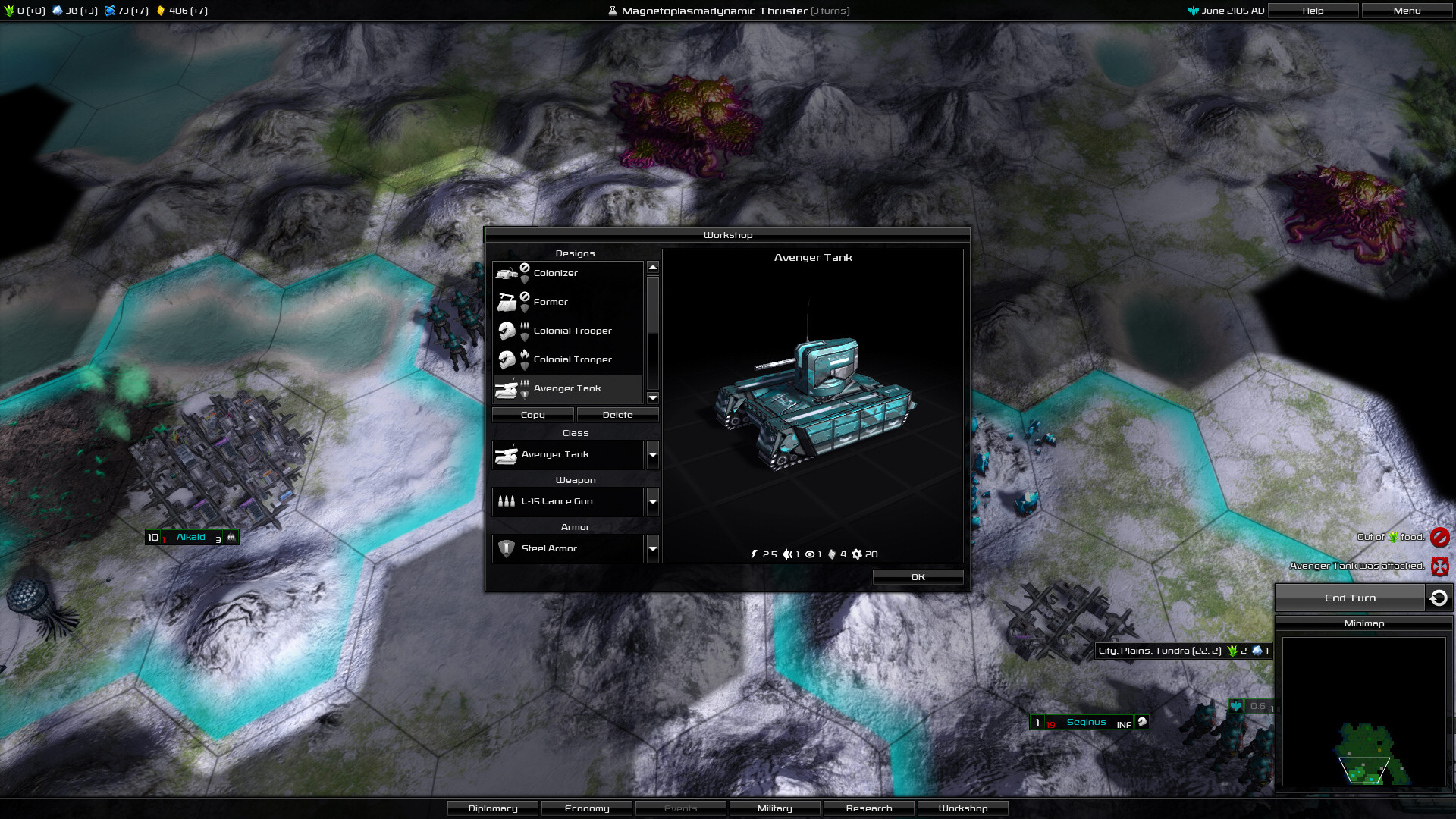The height and width of the screenshot is (819, 1456).
Task: Open the Weapon dropdown showing L-15 Lance Gun
Action: 652,501
